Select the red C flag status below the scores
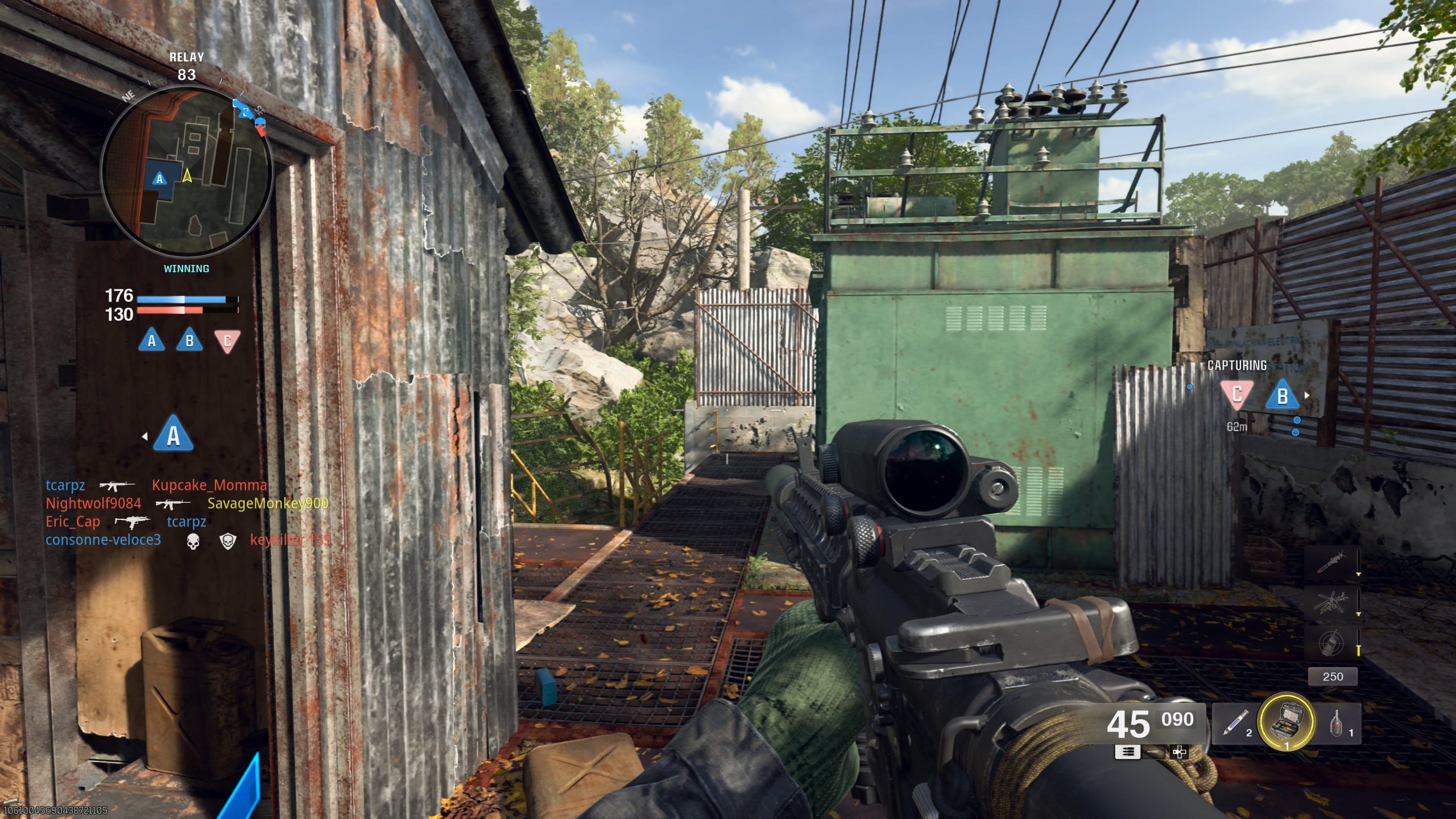Viewport: 1456px width, 819px height. coord(227,341)
